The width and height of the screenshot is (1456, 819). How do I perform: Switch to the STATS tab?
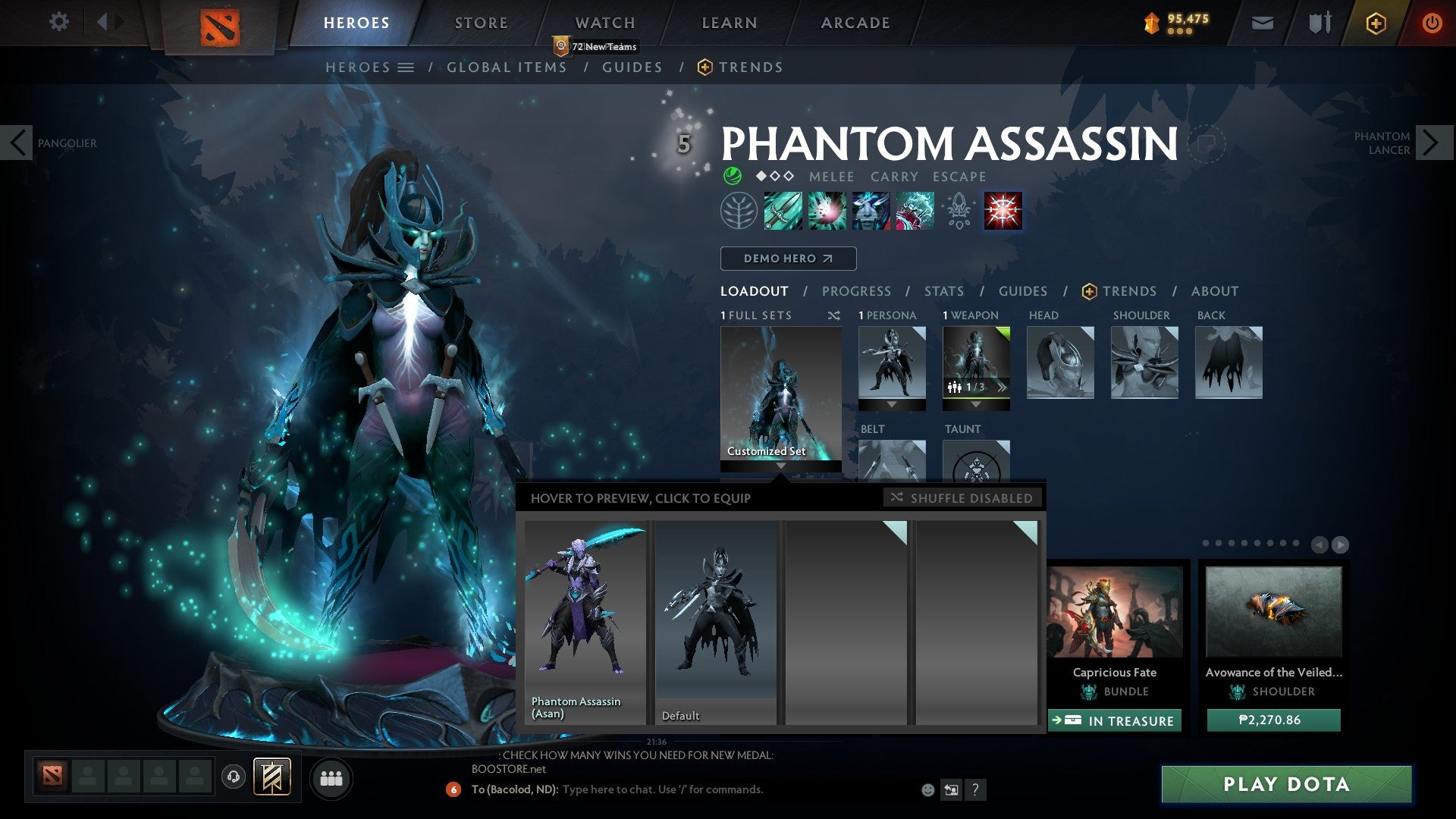943,291
